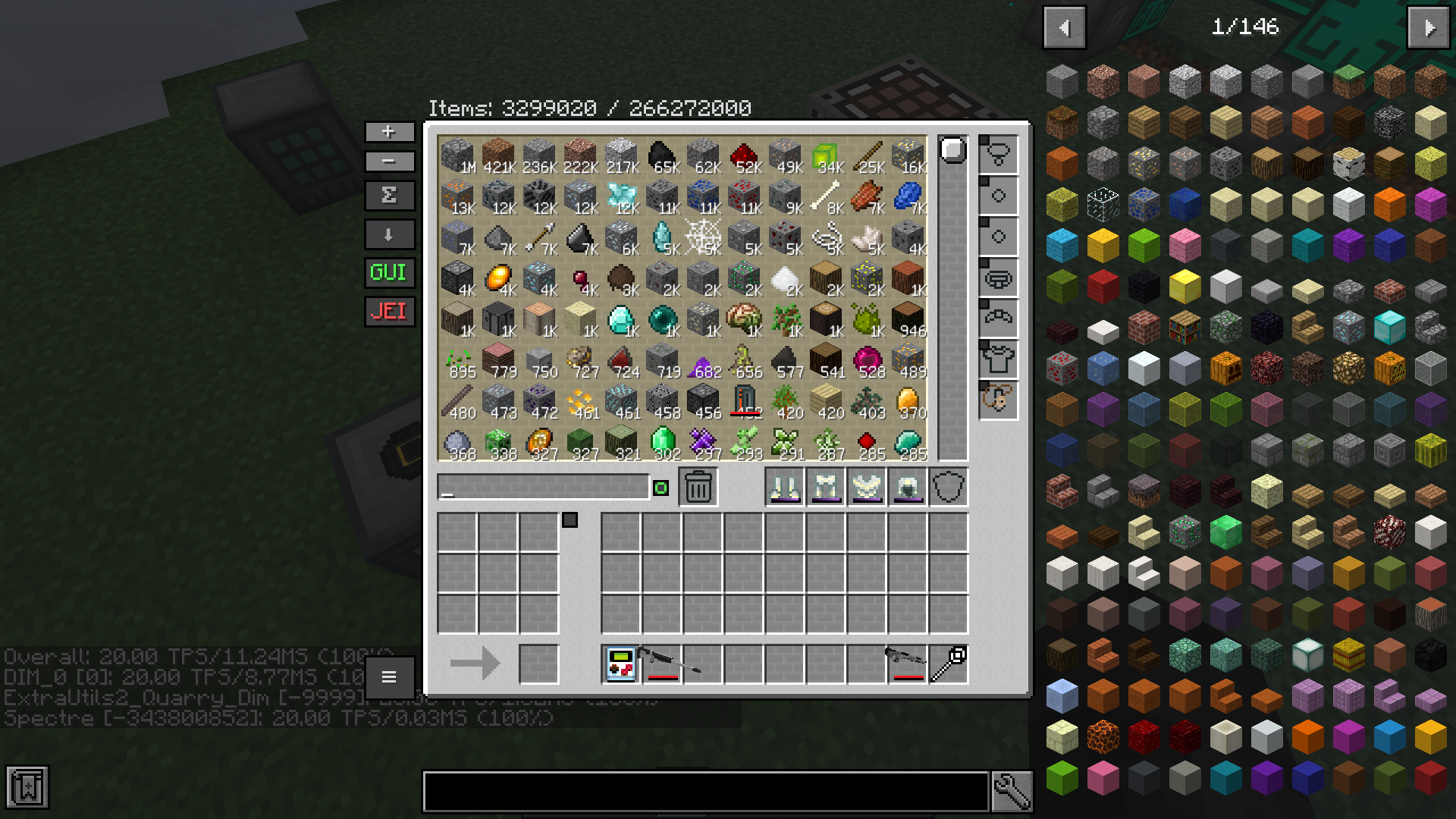
Task: Click the charm bauble slot icon
Action: pos(997,402)
